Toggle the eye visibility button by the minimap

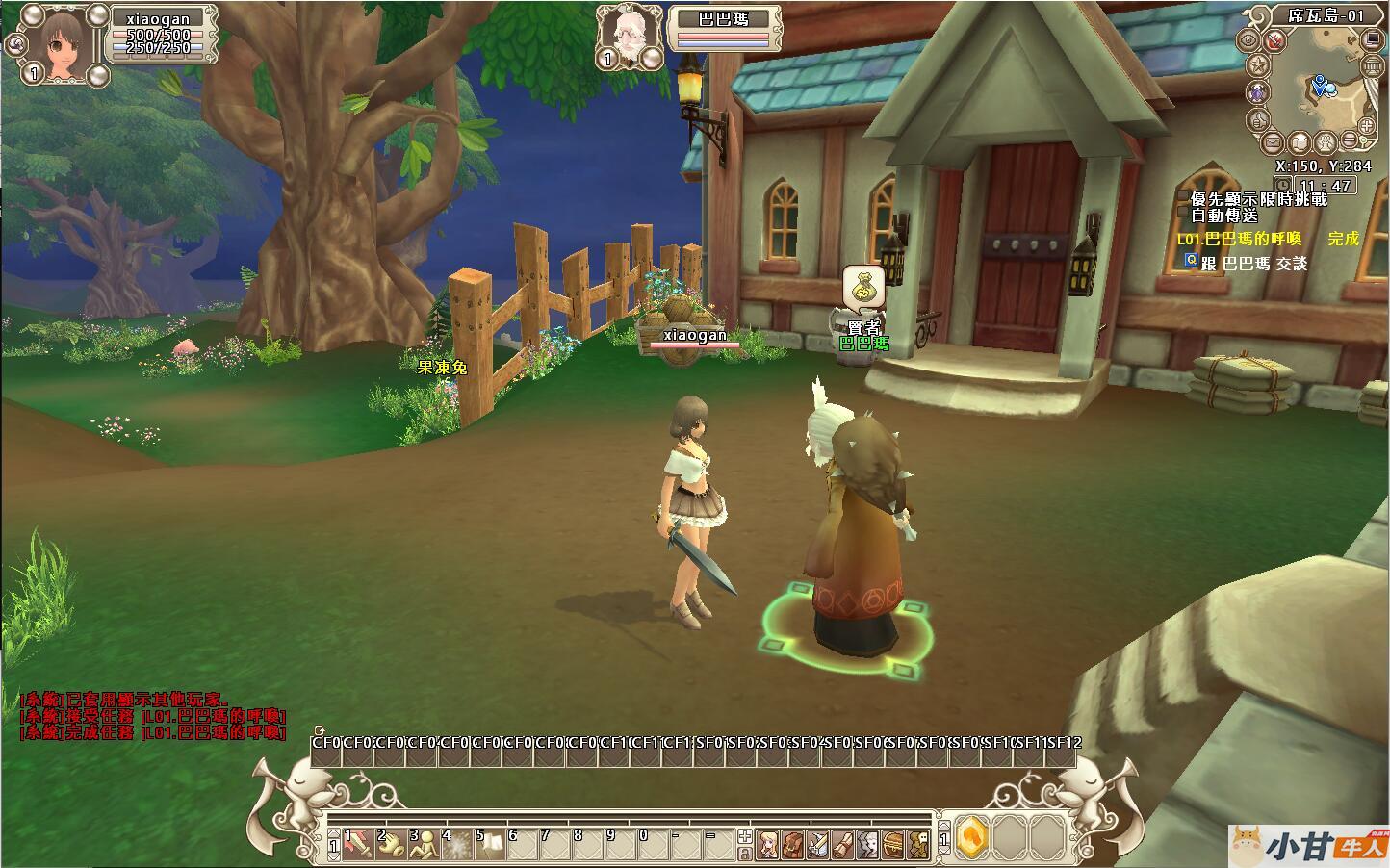1250,40
